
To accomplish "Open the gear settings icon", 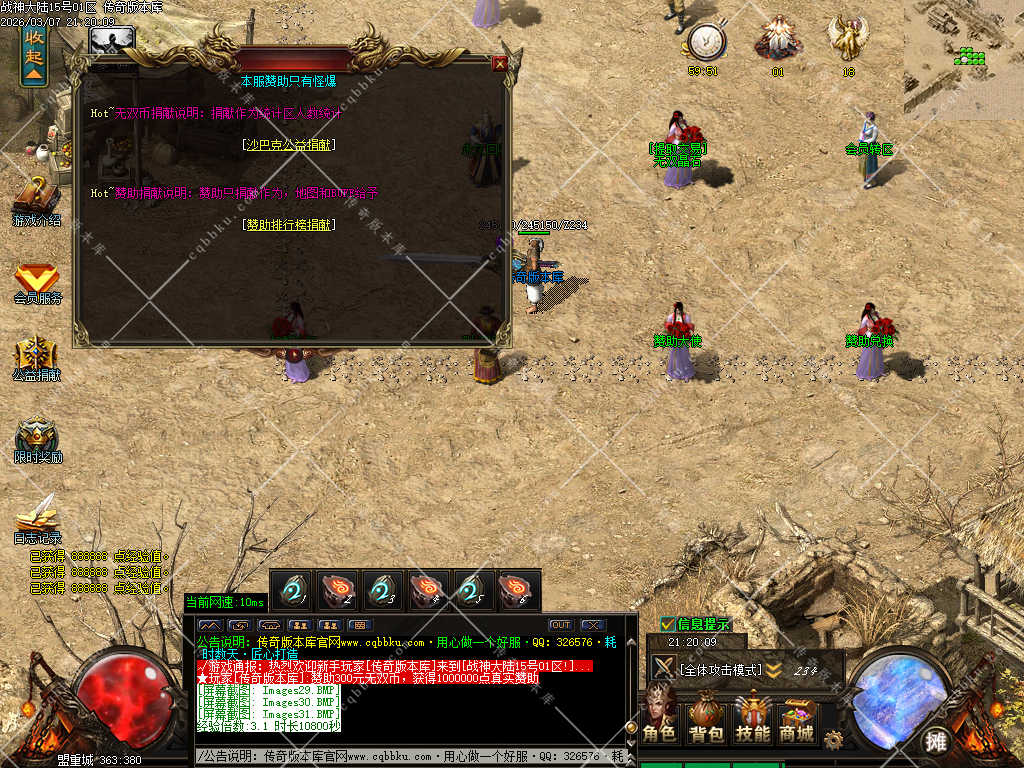I will (x=833, y=739).
